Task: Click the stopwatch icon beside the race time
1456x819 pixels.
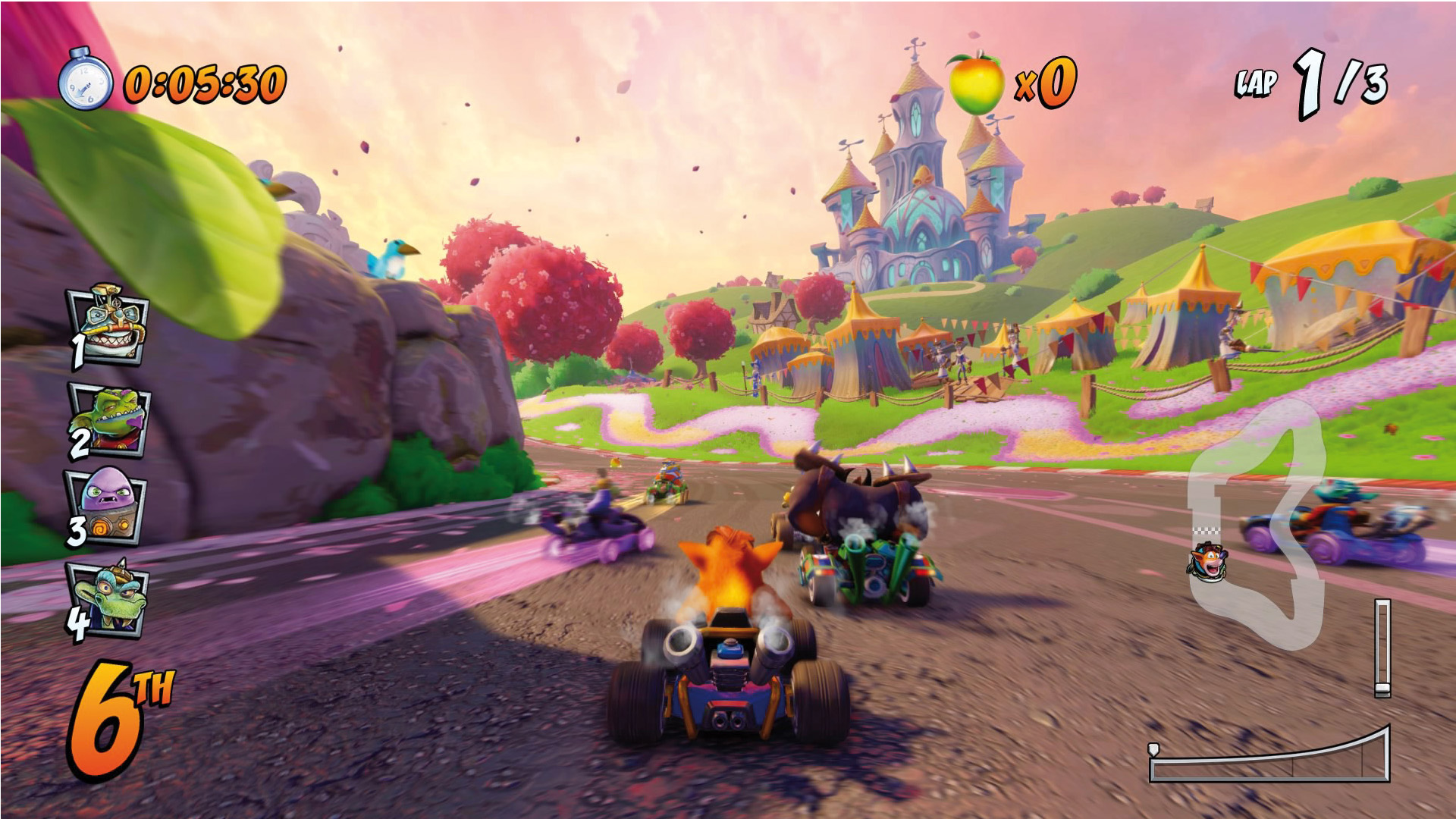Action: [85, 80]
